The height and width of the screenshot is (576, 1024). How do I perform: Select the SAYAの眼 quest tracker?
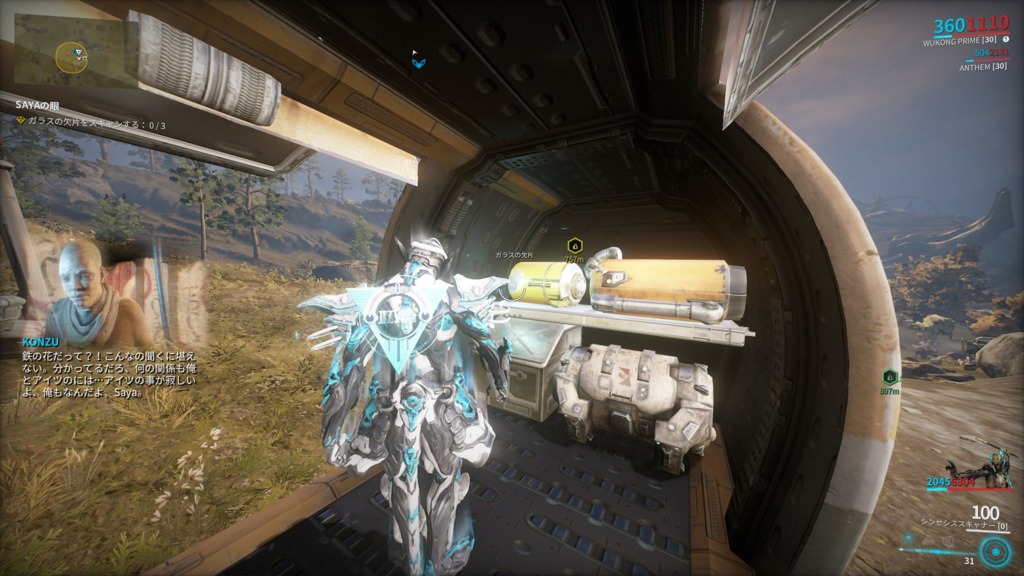point(38,107)
